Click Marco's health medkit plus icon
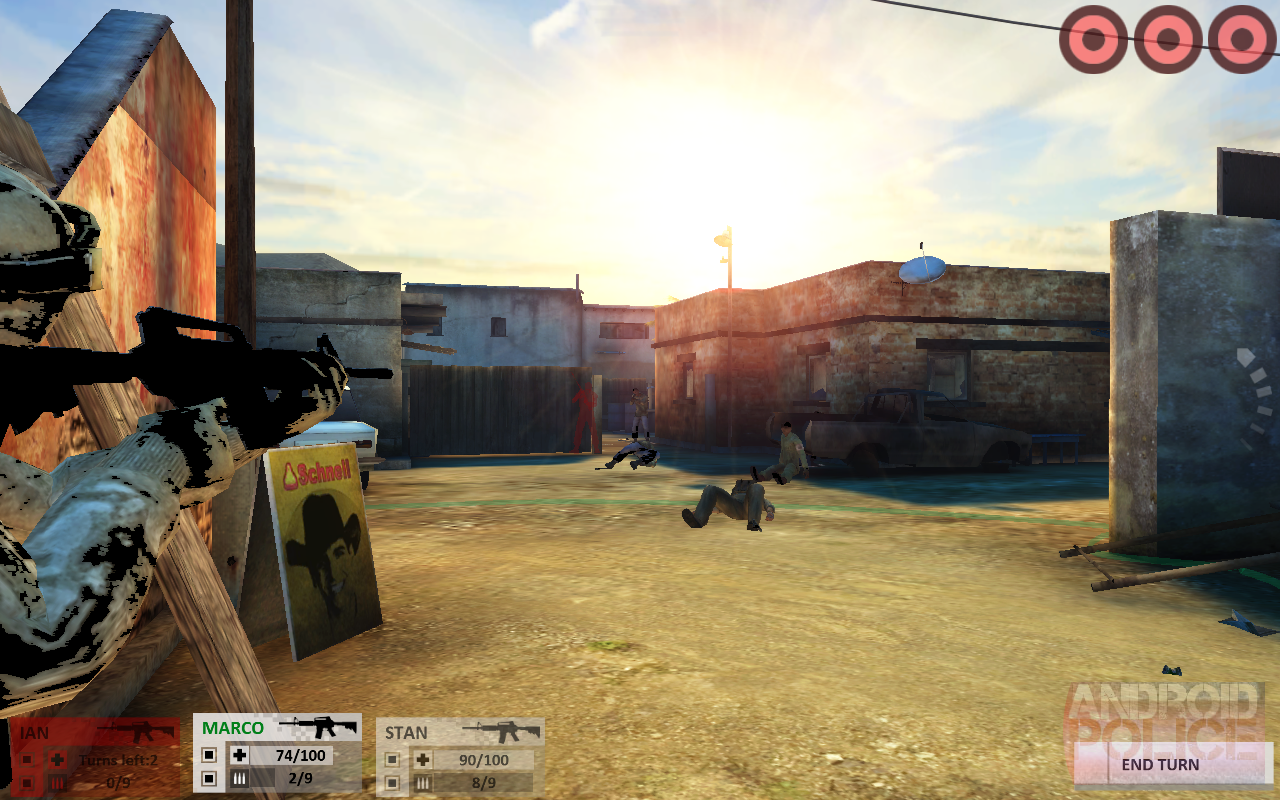 pyautogui.click(x=239, y=756)
